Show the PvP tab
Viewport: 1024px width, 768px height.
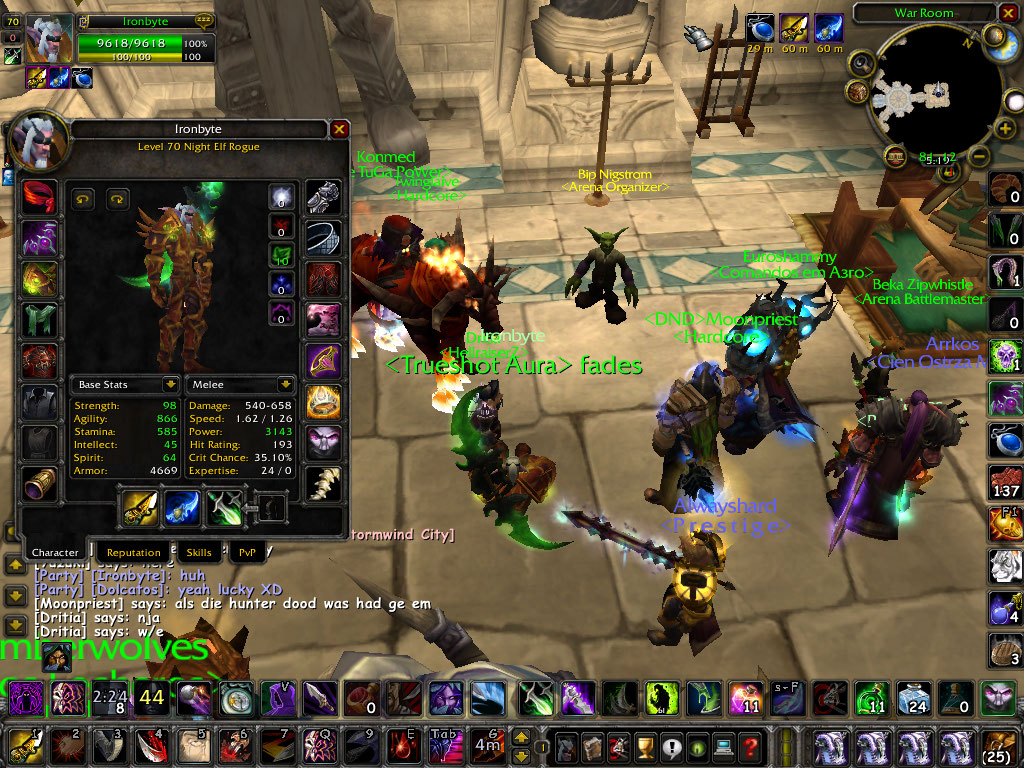point(247,552)
